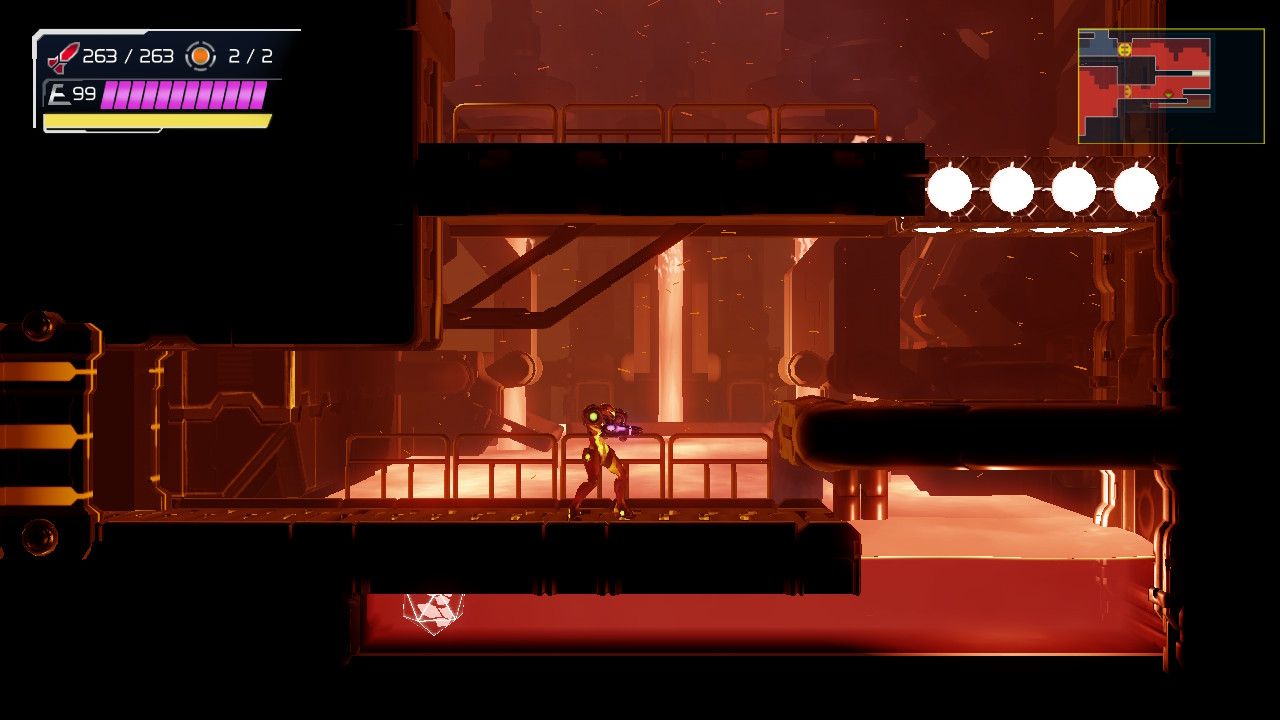
Task: Toggle the second ceiling lamp
Action: tap(1010, 188)
